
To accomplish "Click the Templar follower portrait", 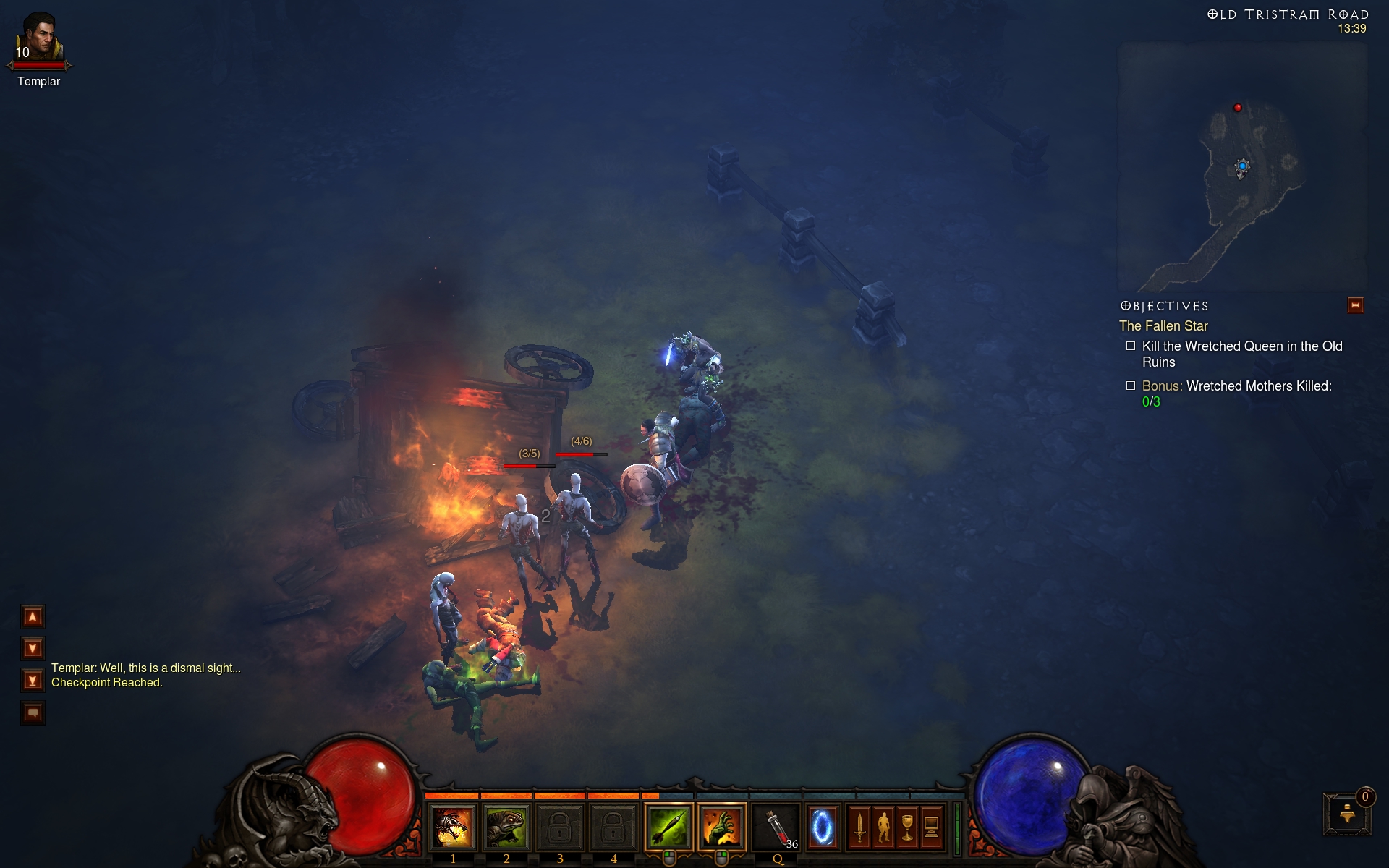I will (x=39, y=38).
